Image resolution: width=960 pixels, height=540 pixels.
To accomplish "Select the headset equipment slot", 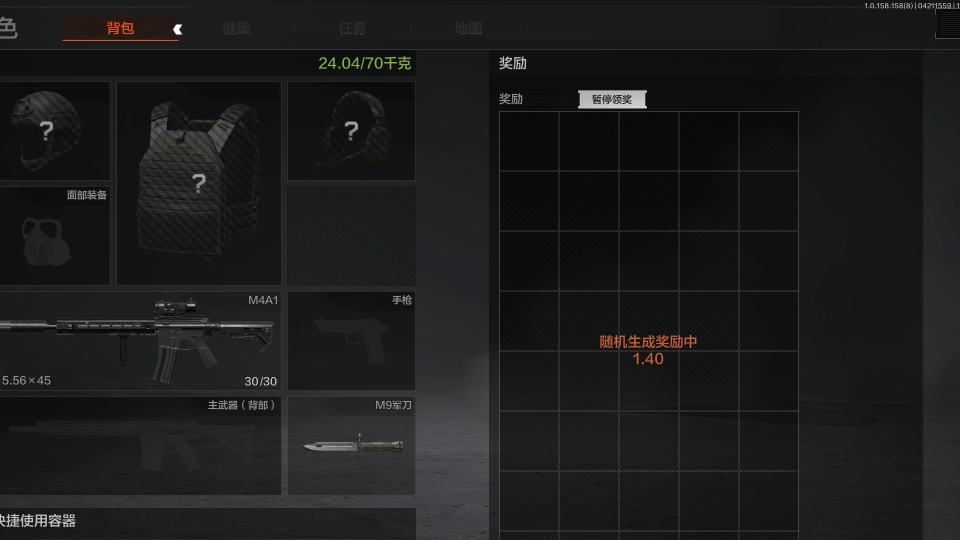I will [351, 131].
